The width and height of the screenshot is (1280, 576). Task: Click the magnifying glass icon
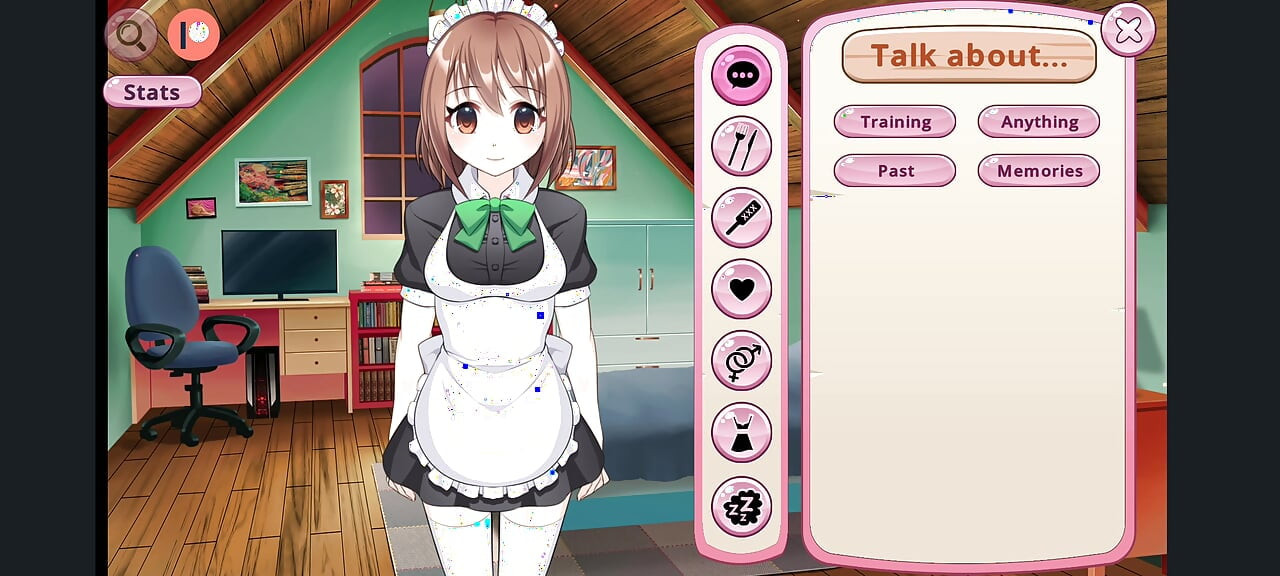[131, 35]
